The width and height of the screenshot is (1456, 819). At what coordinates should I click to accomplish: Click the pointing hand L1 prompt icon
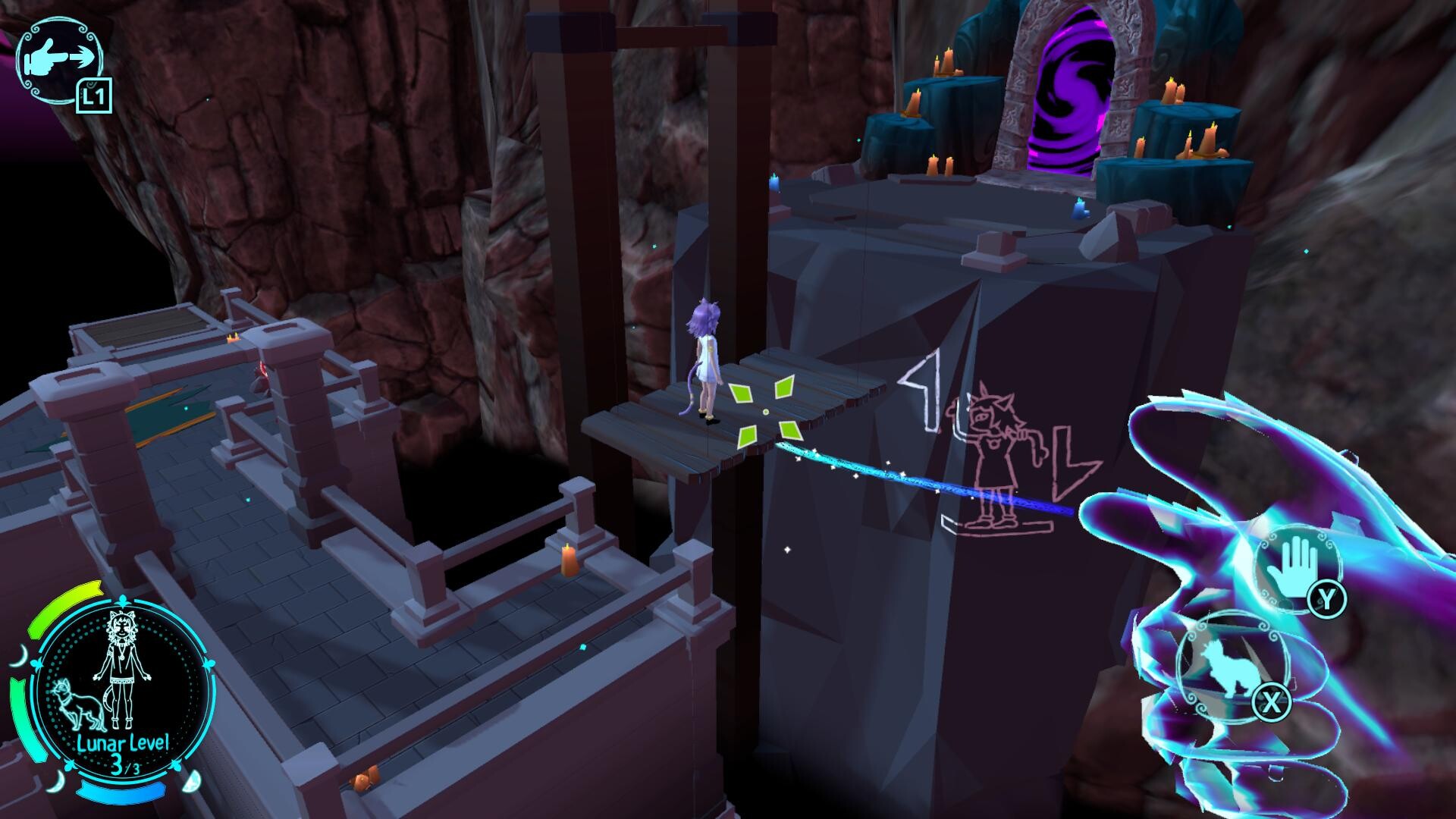pos(59,57)
